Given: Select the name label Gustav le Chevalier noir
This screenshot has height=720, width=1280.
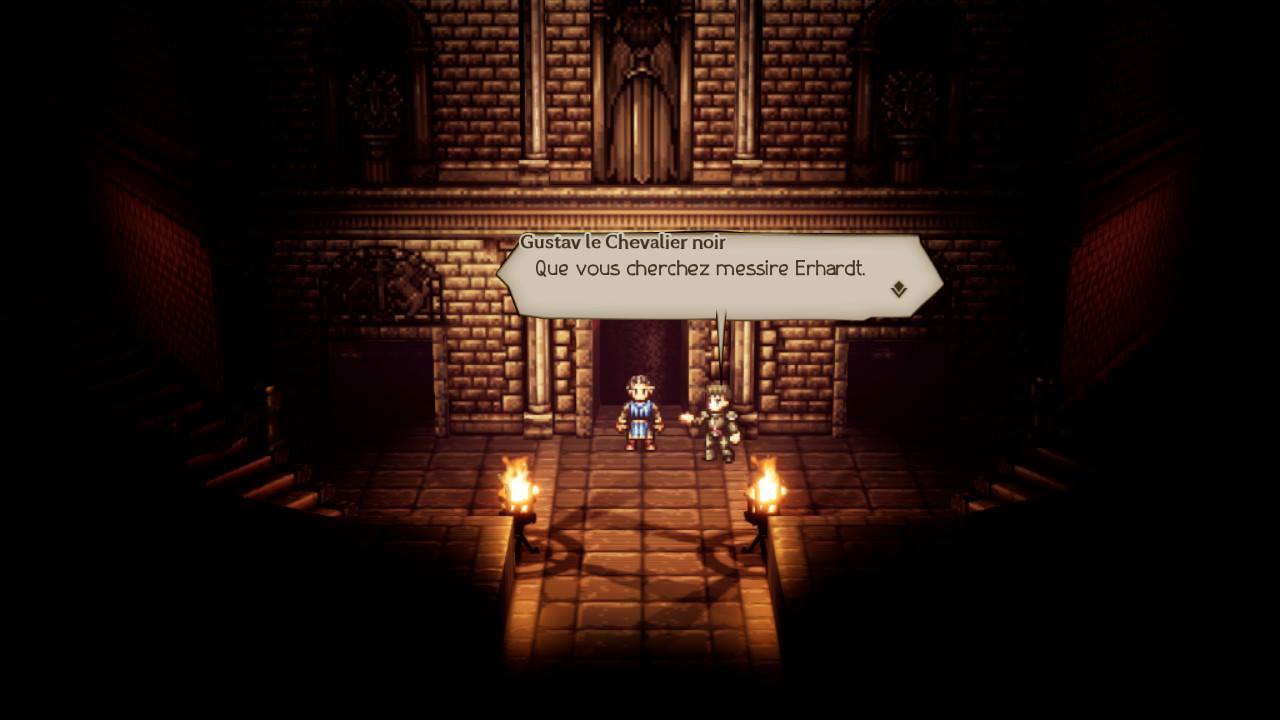Looking at the screenshot, I should tap(625, 240).
